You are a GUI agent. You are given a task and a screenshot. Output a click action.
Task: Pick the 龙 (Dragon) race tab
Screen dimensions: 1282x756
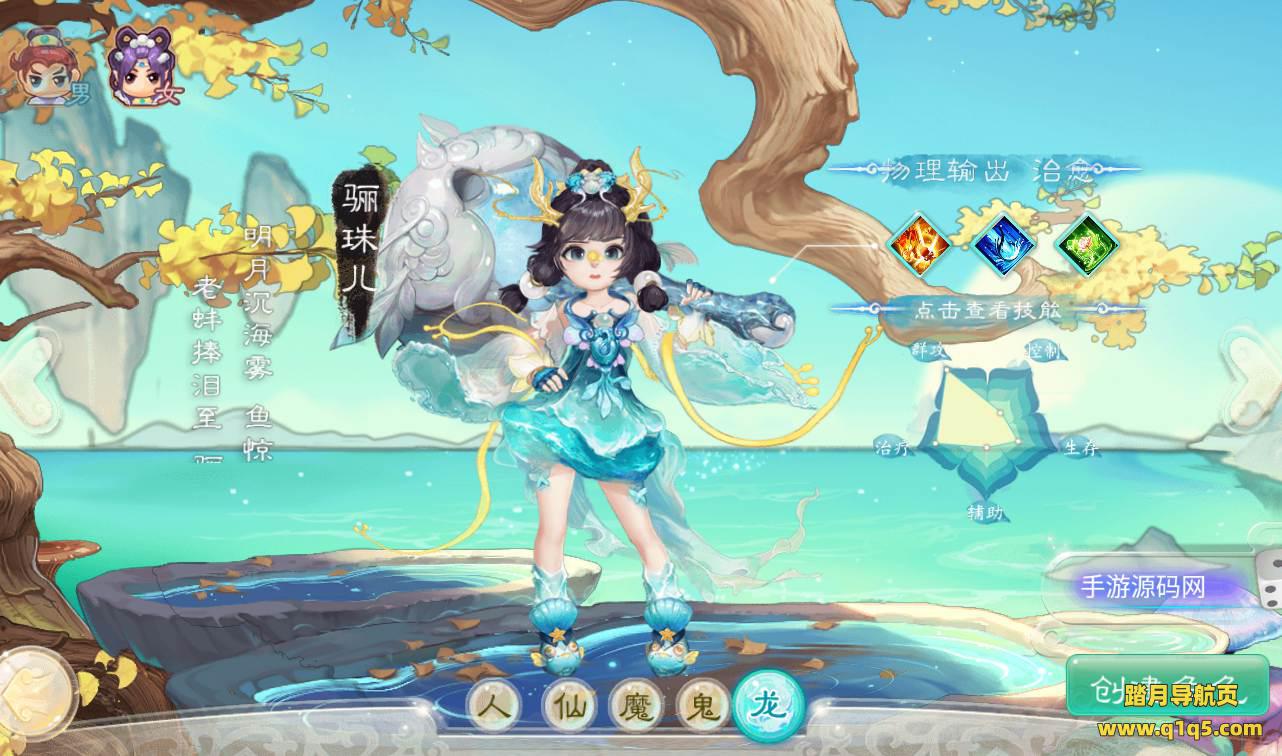(768, 707)
